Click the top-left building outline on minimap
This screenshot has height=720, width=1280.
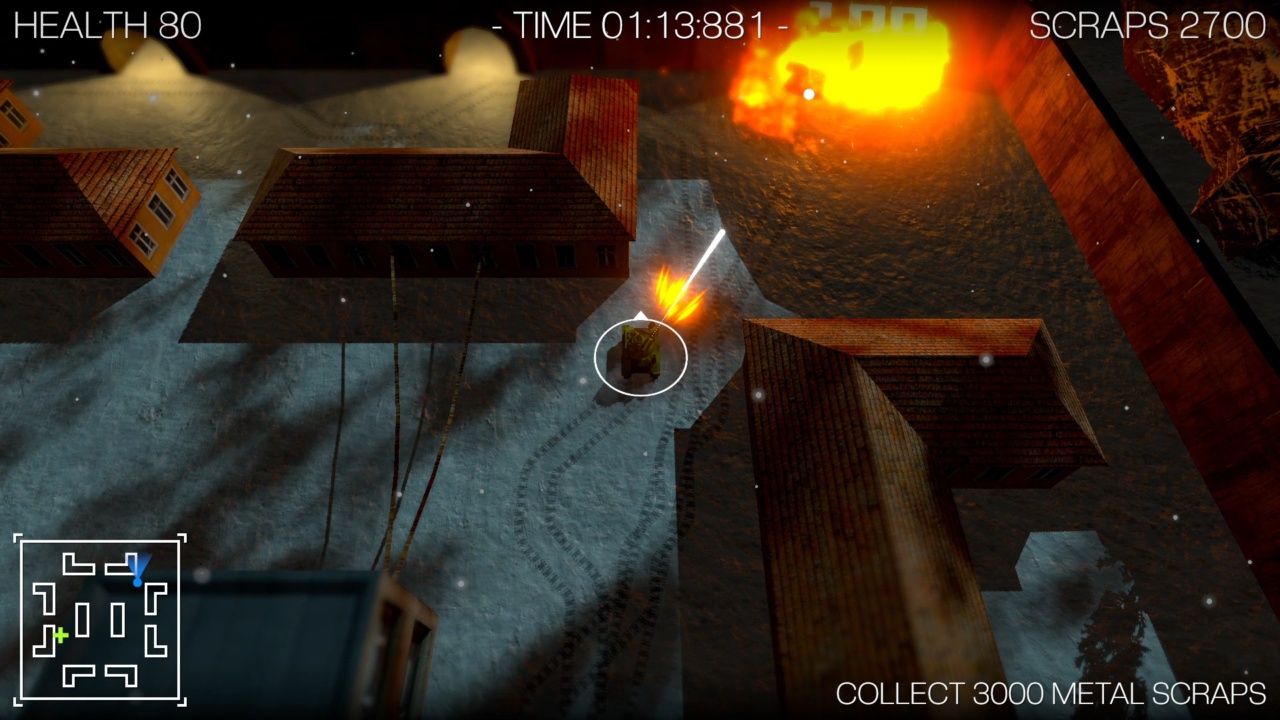click(77, 562)
